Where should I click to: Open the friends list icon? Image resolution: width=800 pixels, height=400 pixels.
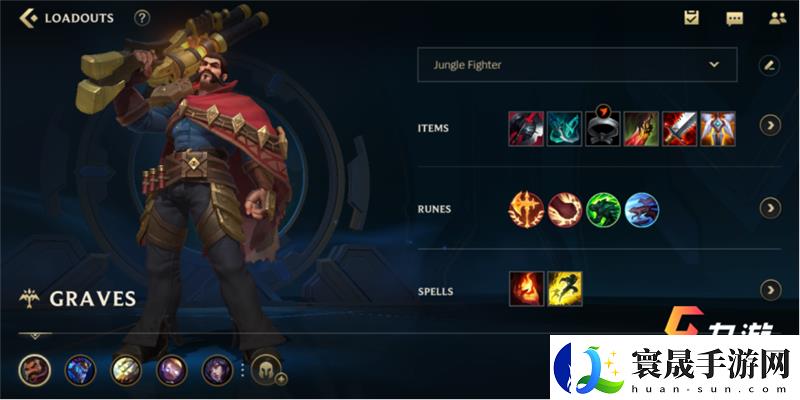777,18
